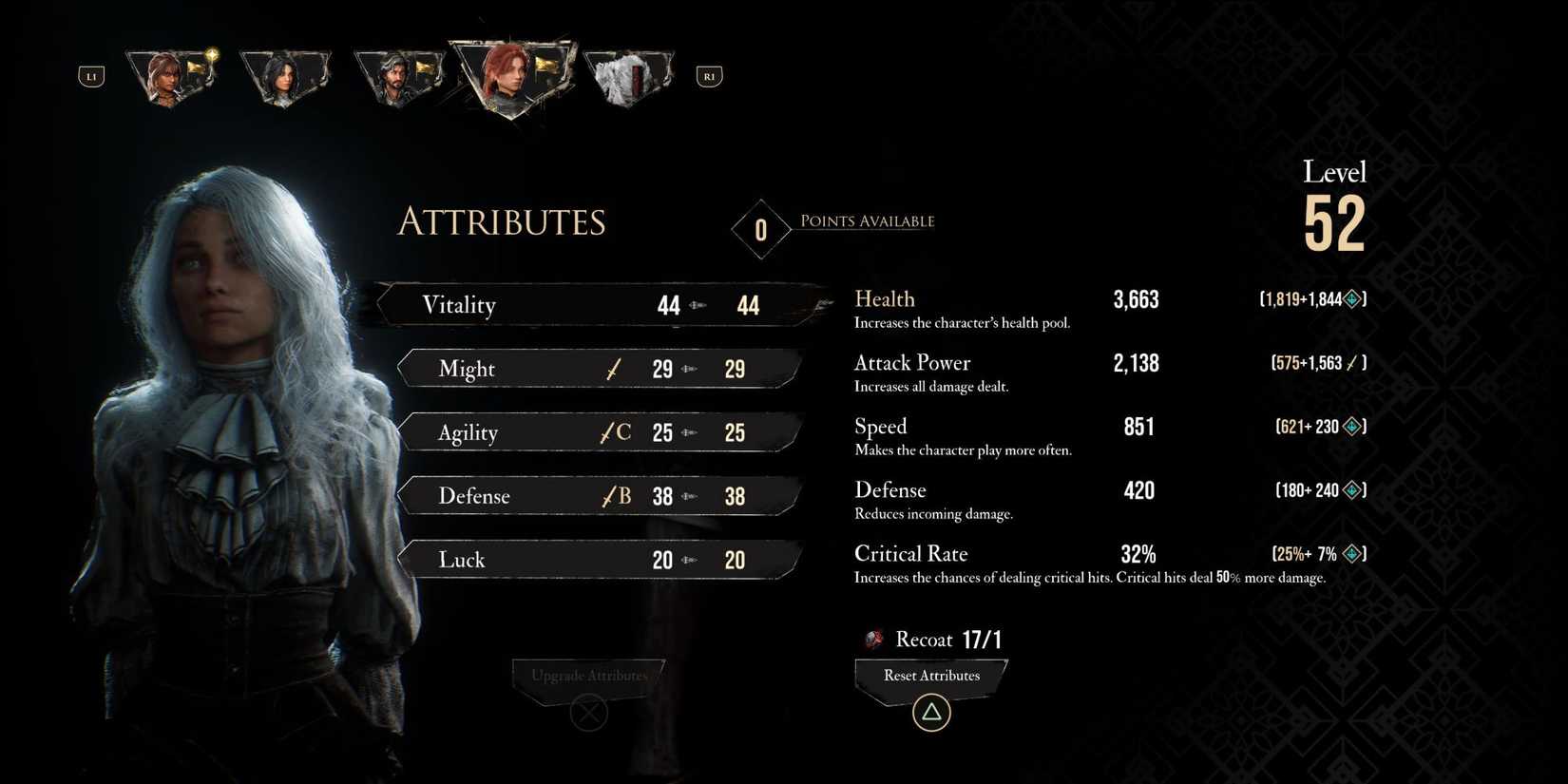Click the L1 shoulder button prompt
Viewport: 1568px width, 784px height.
coord(90,75)
